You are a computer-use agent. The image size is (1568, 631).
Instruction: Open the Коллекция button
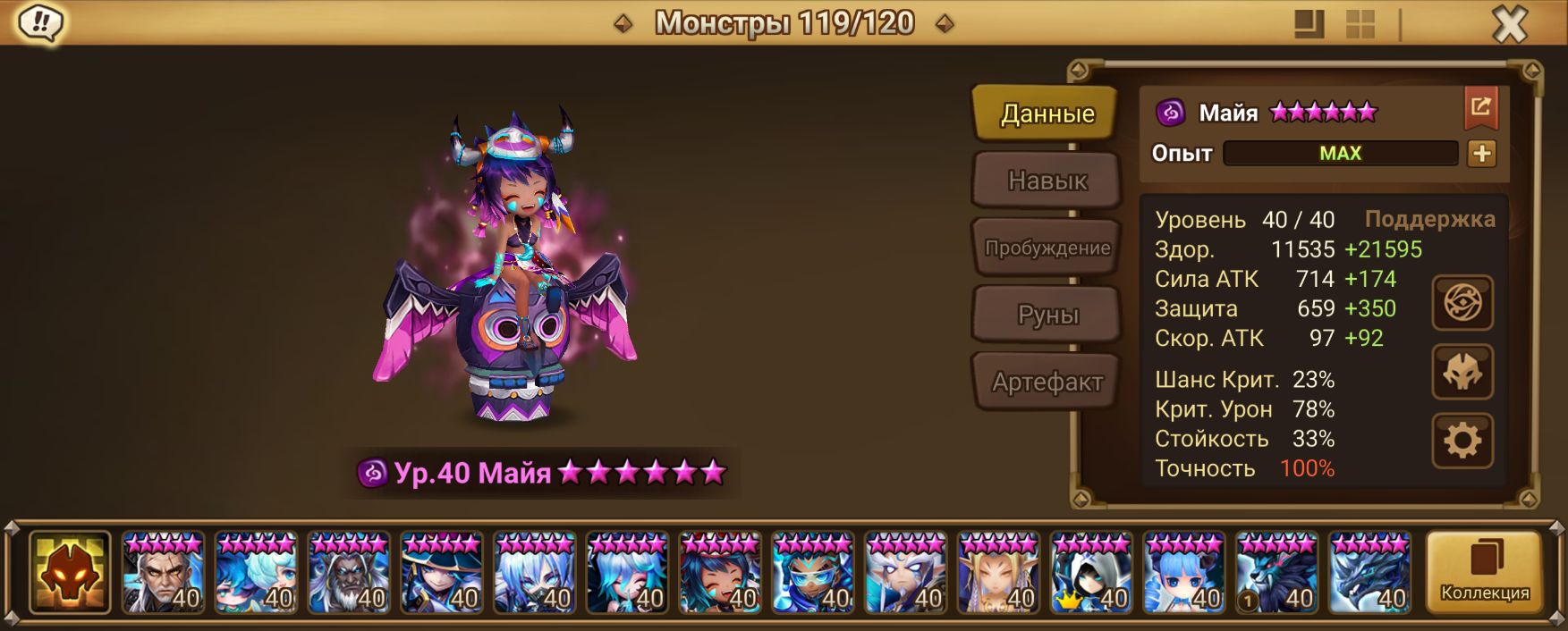(x=1484, y=572)
